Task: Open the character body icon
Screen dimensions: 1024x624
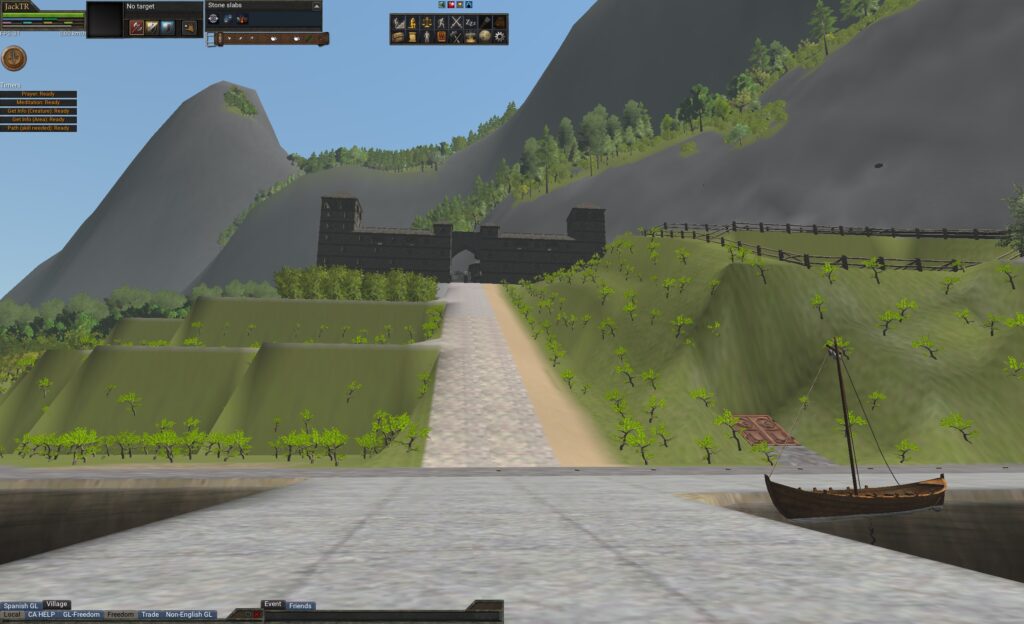Action: 427,37
